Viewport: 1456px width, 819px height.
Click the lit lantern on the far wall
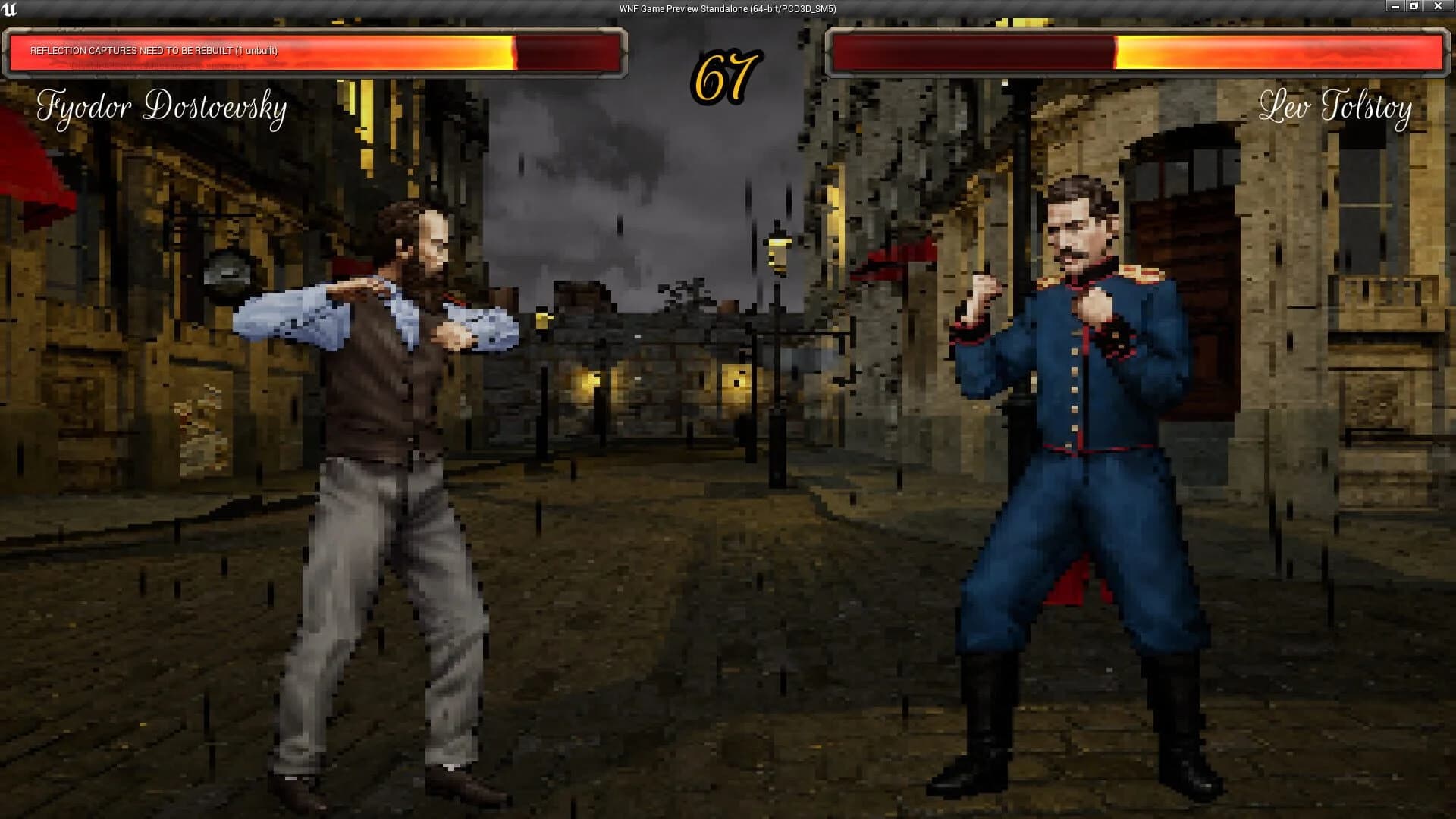click(x=591, y=375)
